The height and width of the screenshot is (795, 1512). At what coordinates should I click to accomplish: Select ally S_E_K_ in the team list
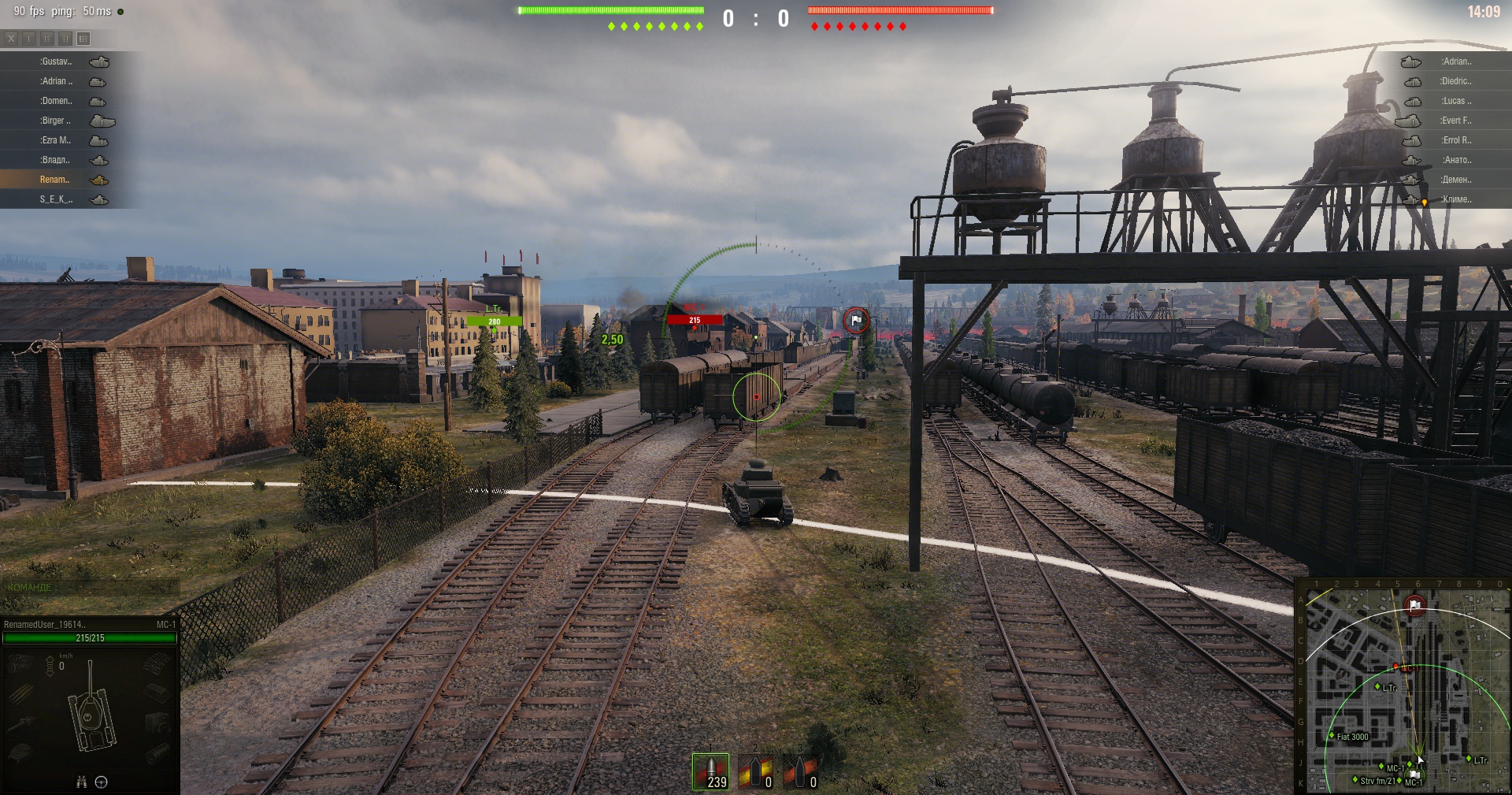(57, 199)
